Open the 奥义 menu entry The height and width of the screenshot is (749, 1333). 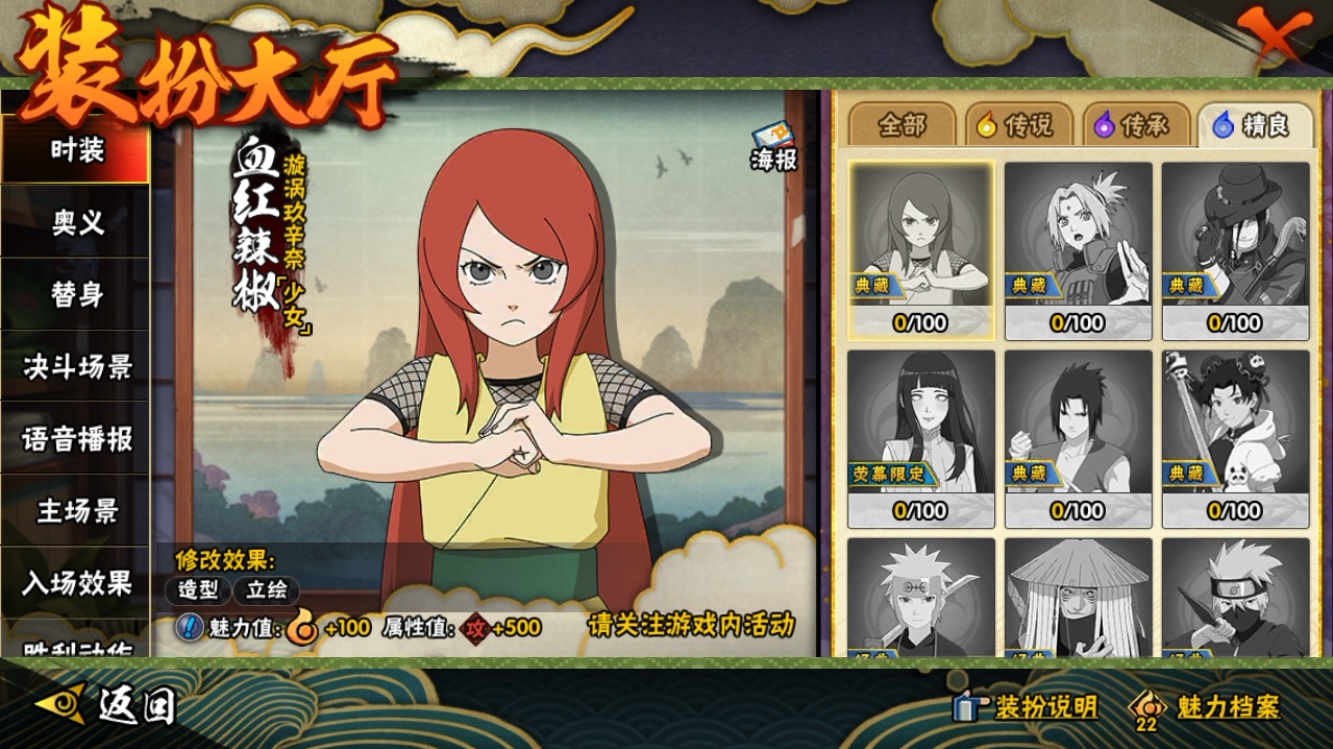click(x=76, y=223)
